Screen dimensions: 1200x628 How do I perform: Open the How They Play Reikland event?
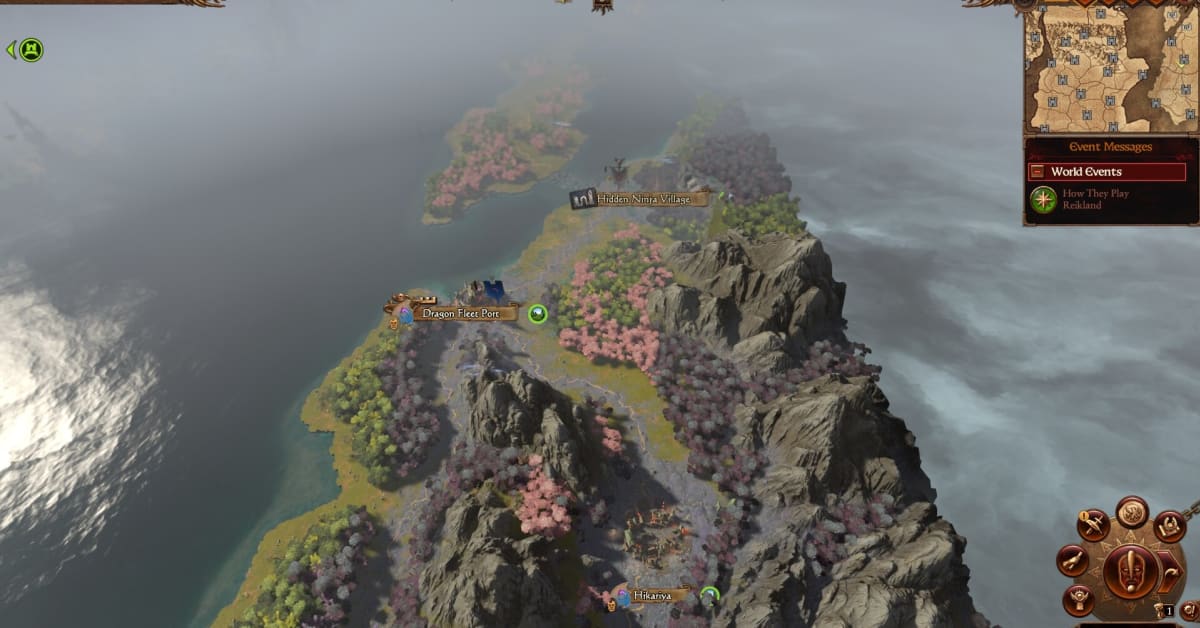pos(1095,199)
